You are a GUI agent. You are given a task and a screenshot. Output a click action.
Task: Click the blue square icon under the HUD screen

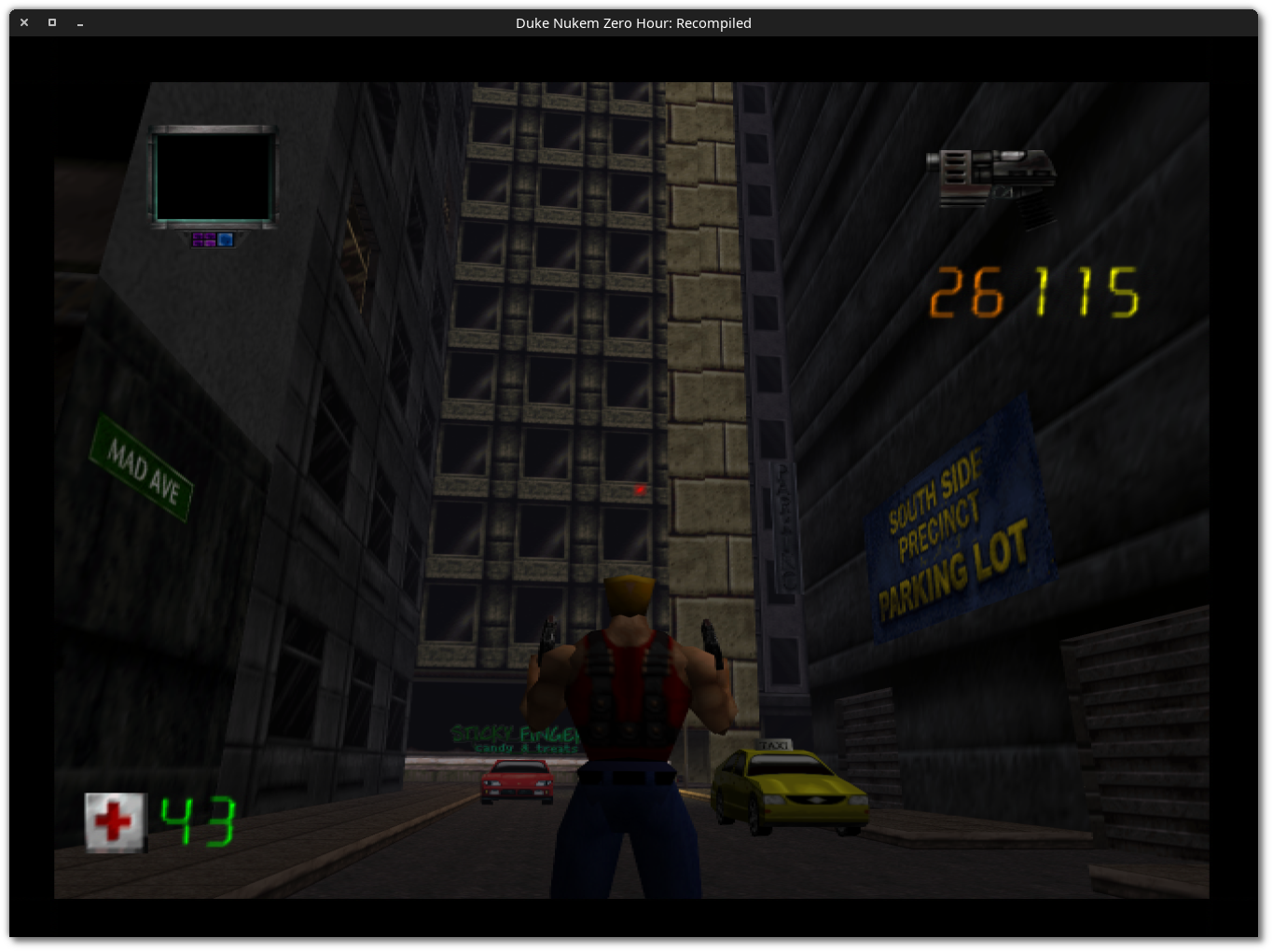tap(225, 239)
